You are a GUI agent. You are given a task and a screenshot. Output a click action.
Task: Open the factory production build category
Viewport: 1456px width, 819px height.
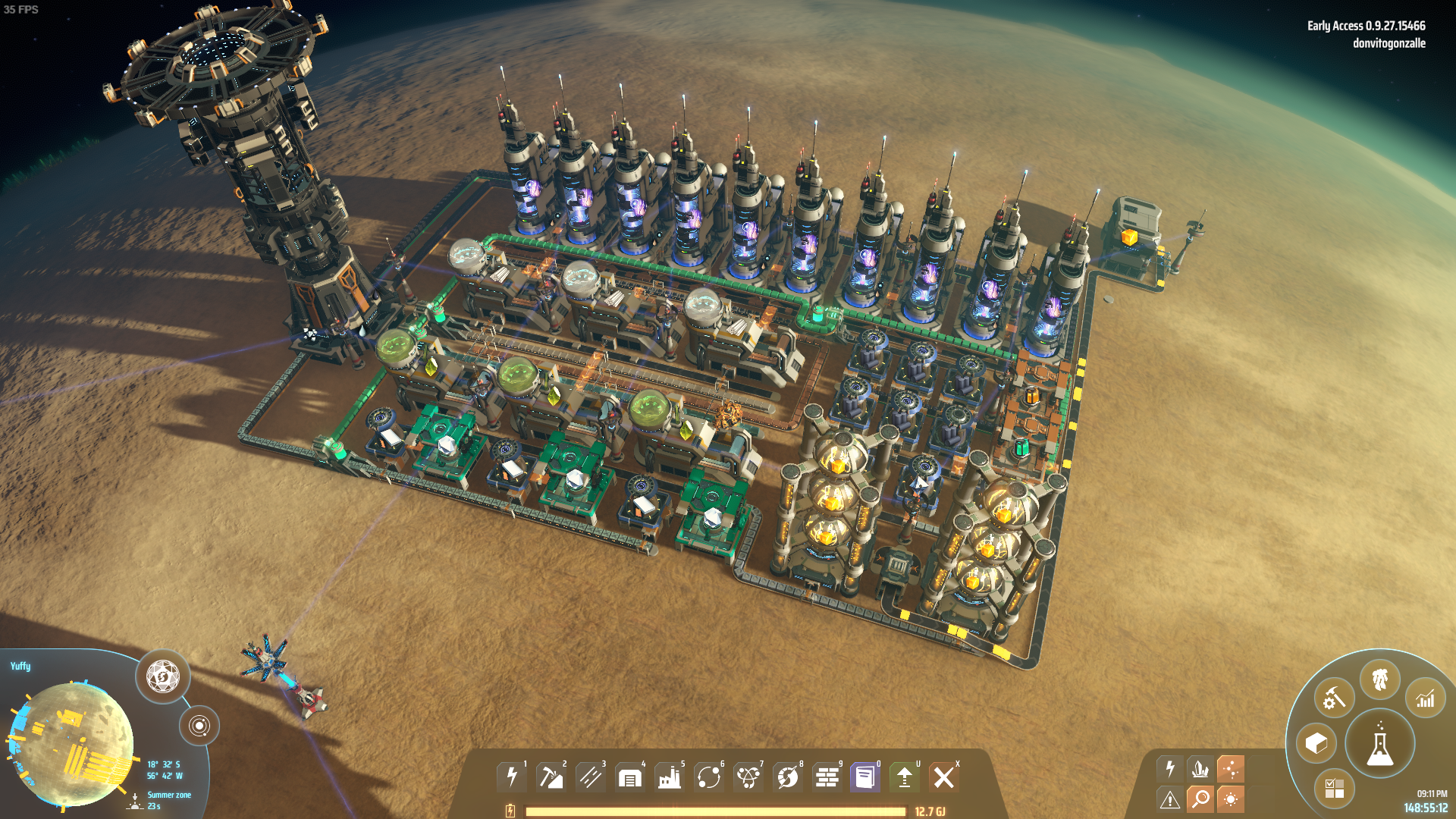click(670, 777)
